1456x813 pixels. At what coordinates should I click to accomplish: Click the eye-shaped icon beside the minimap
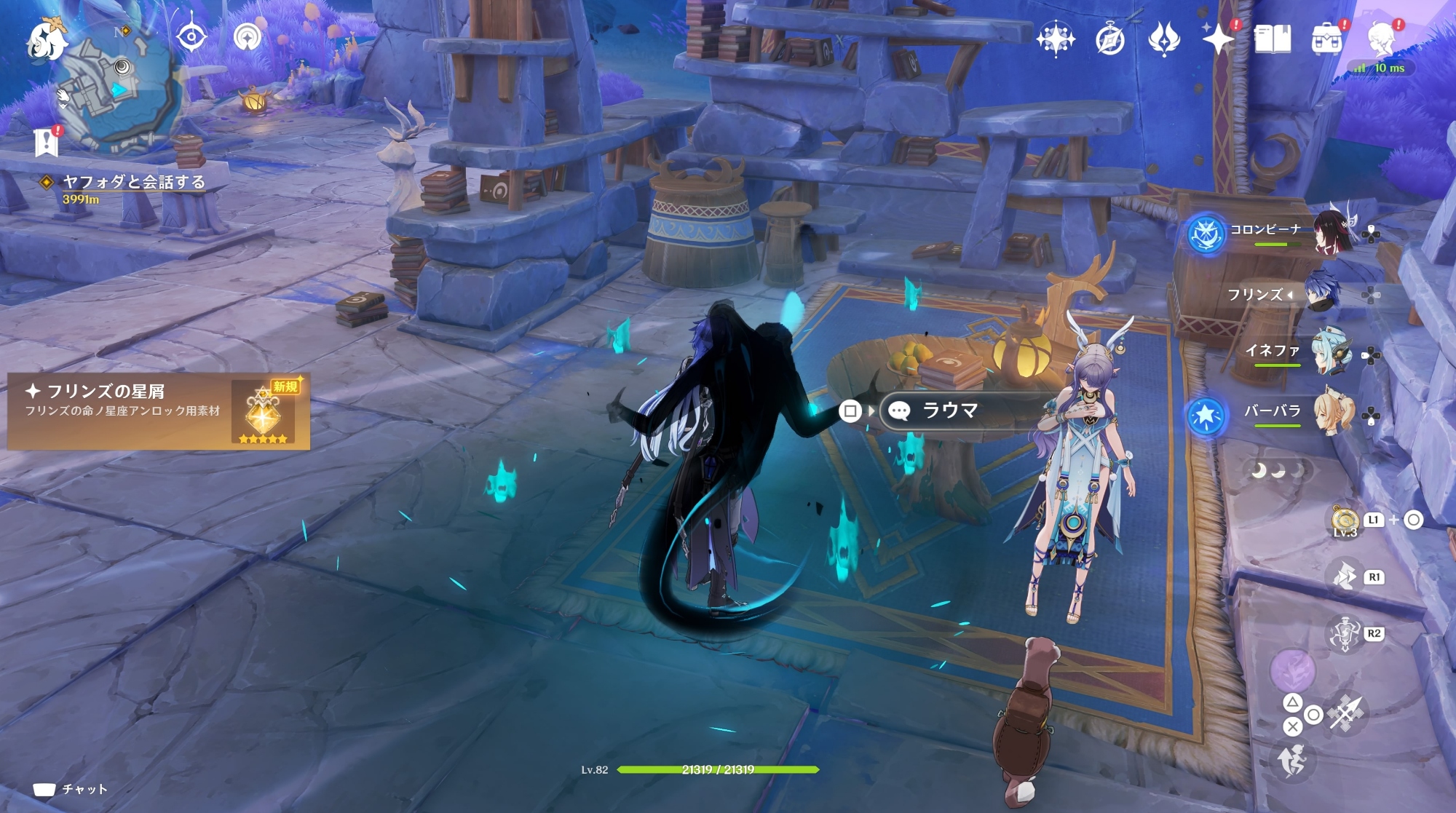(x=191, y=36)
